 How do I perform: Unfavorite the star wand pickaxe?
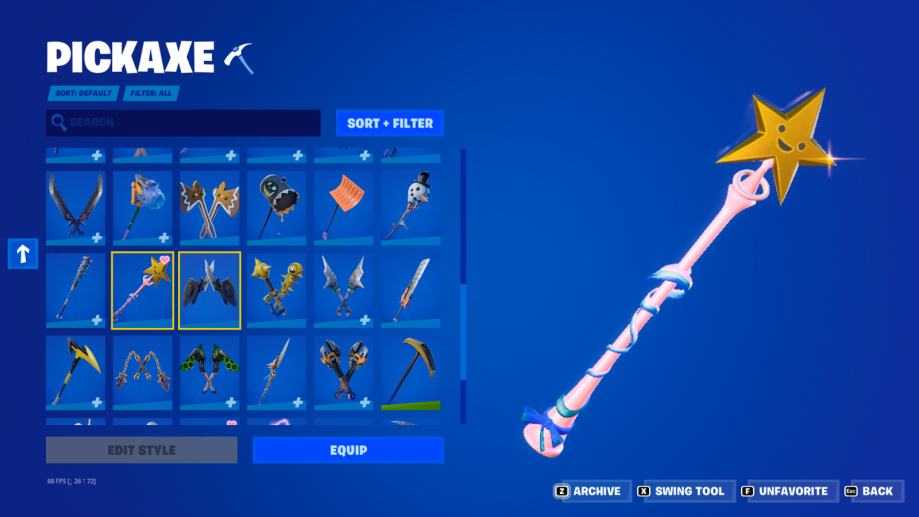click(784, 491)
